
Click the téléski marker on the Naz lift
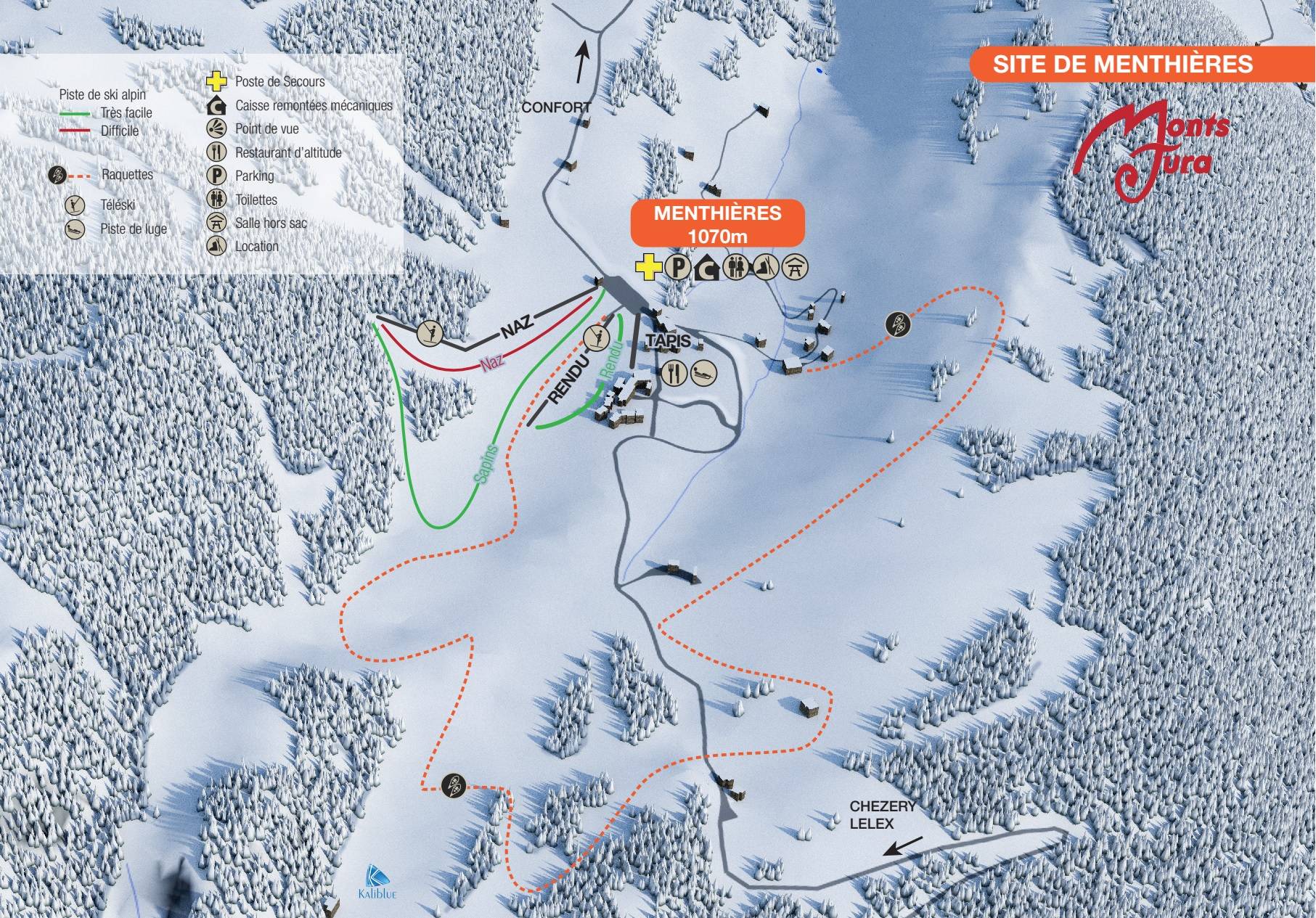pyautogui.click(x=430, y=332)
